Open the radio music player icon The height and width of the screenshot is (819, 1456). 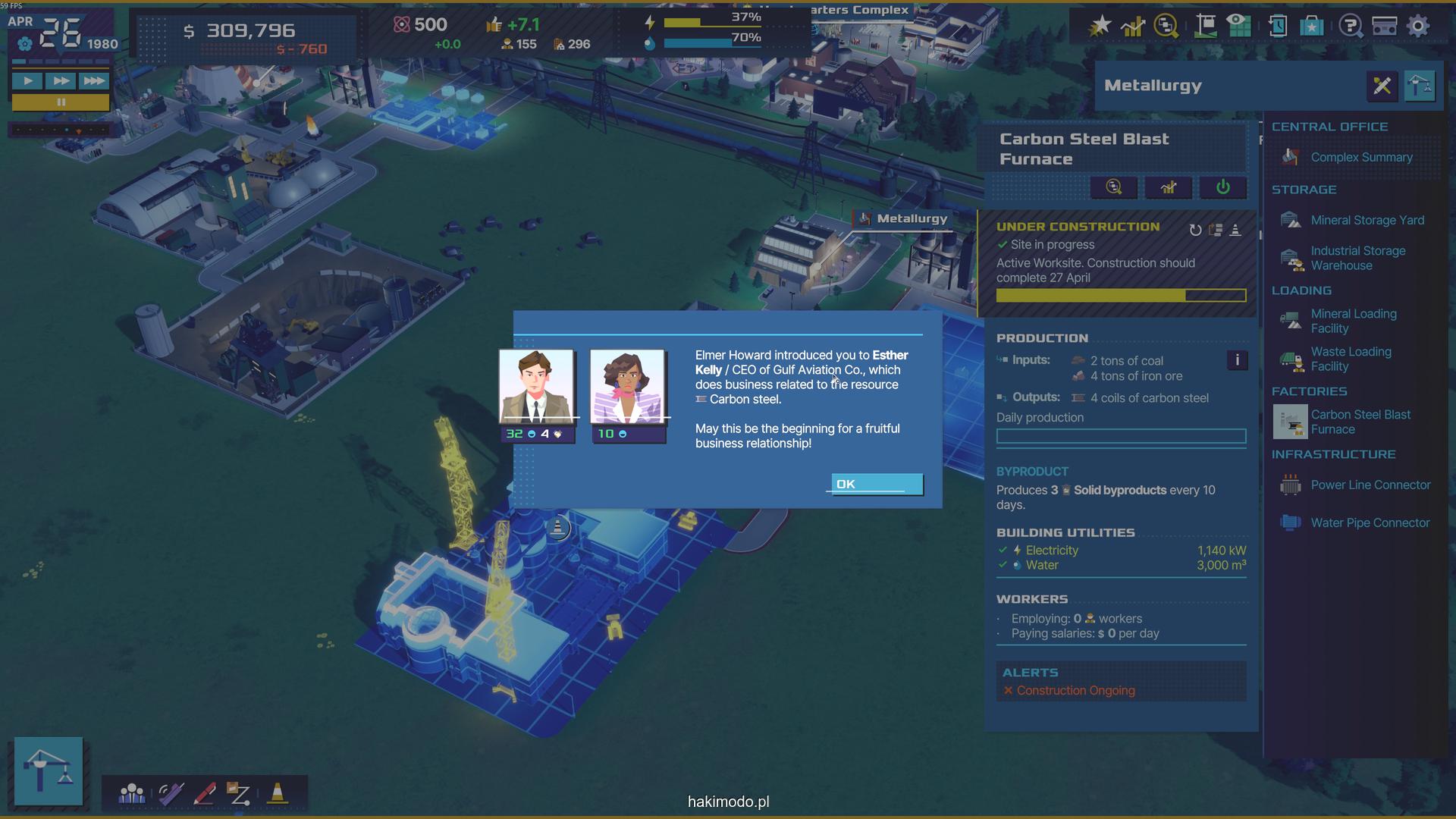1384,26
